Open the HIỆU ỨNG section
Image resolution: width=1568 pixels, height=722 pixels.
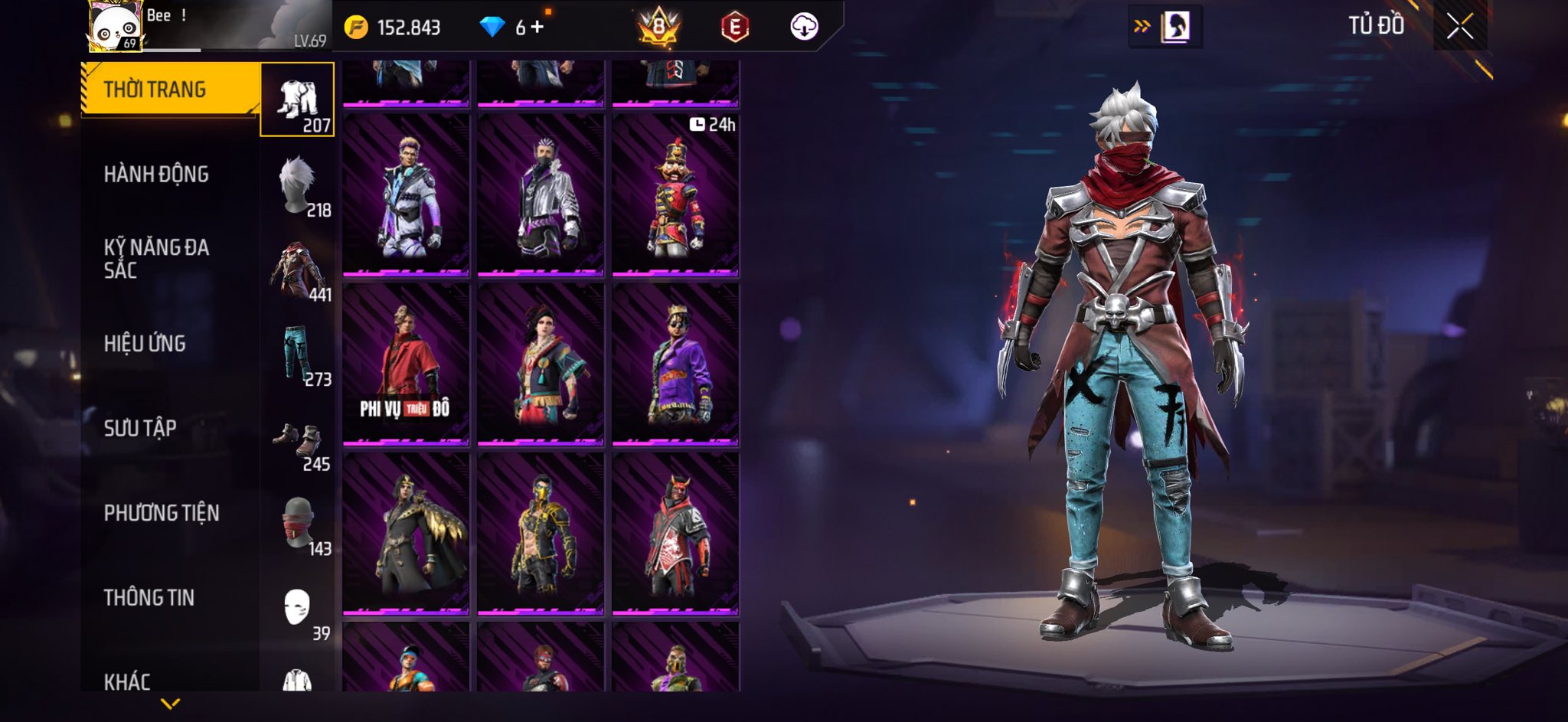coord(145,344)
